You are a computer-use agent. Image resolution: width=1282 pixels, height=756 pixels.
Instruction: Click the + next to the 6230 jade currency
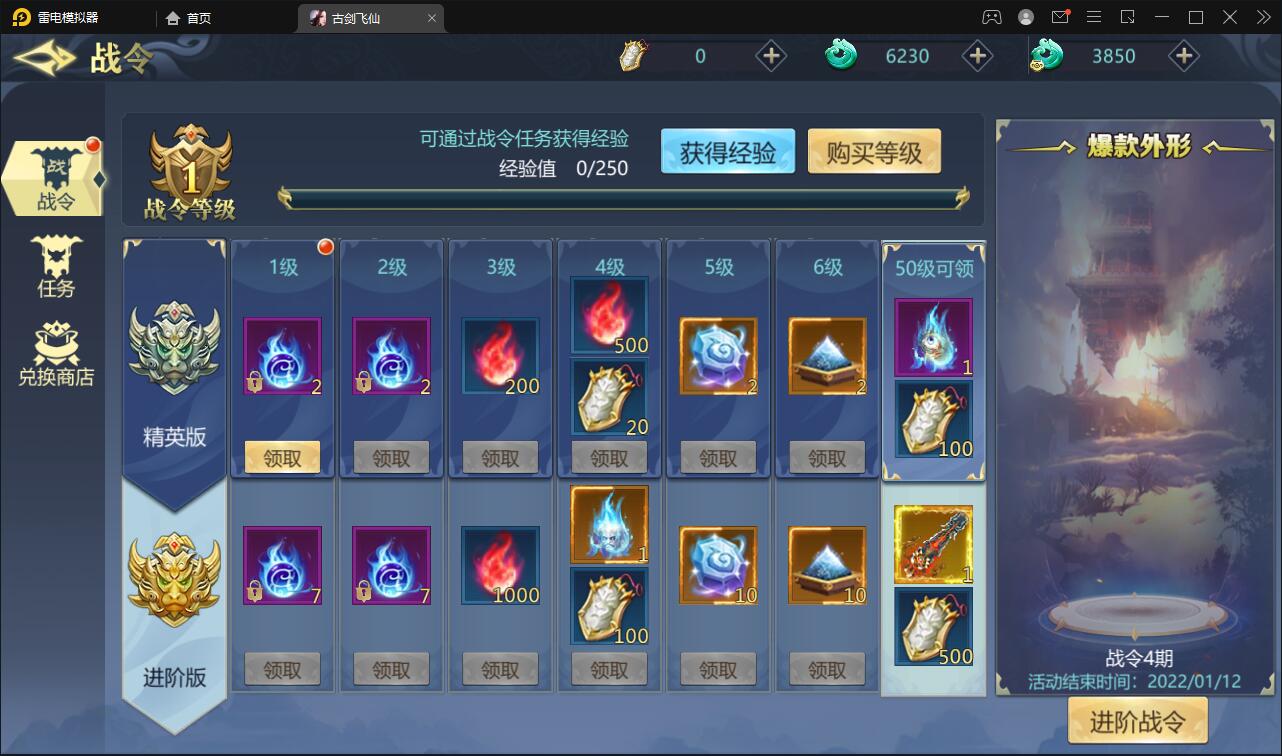pyautogui.click(x=977, y=56)
